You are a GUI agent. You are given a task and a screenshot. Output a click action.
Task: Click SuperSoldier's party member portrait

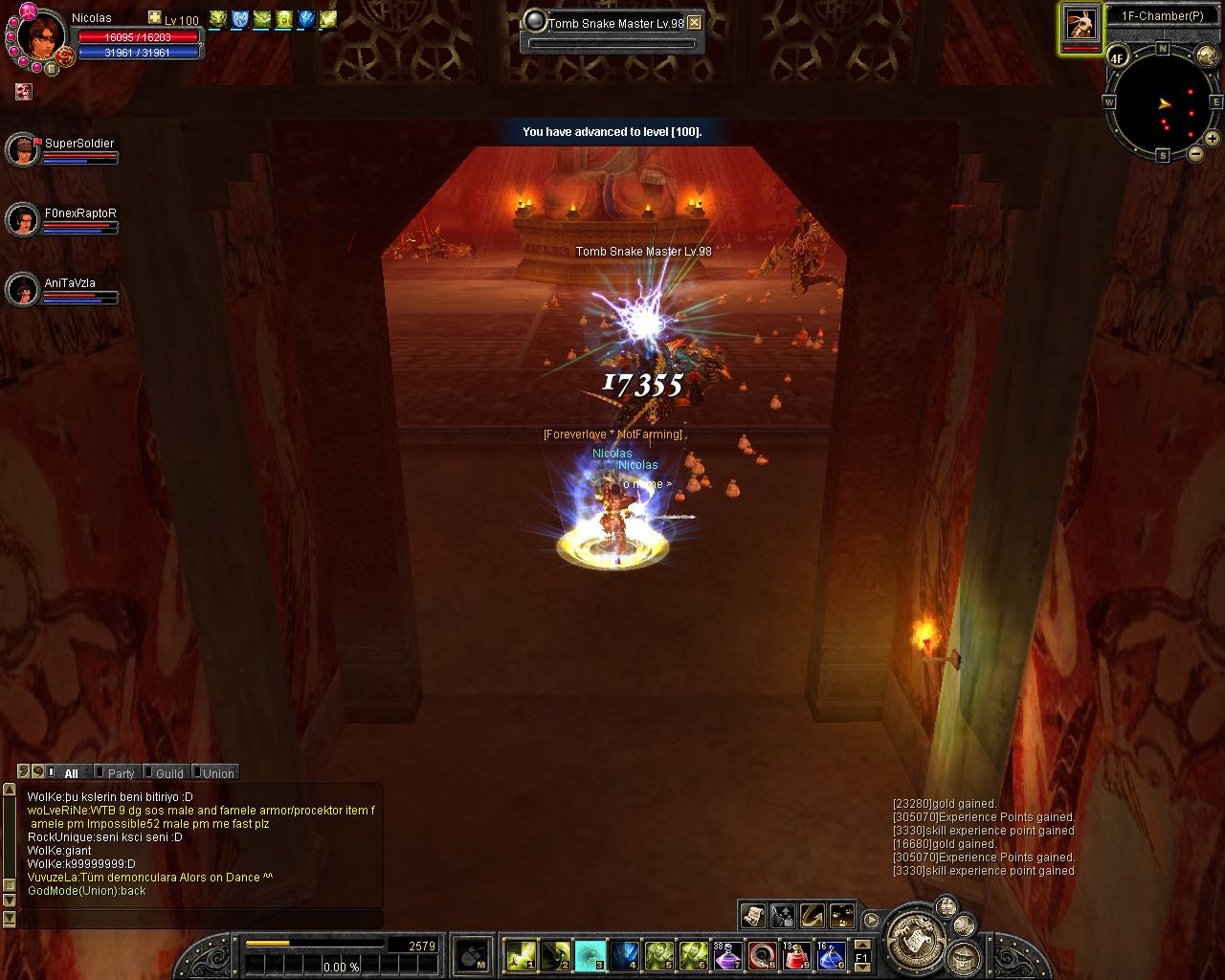(x=23, y=150)
